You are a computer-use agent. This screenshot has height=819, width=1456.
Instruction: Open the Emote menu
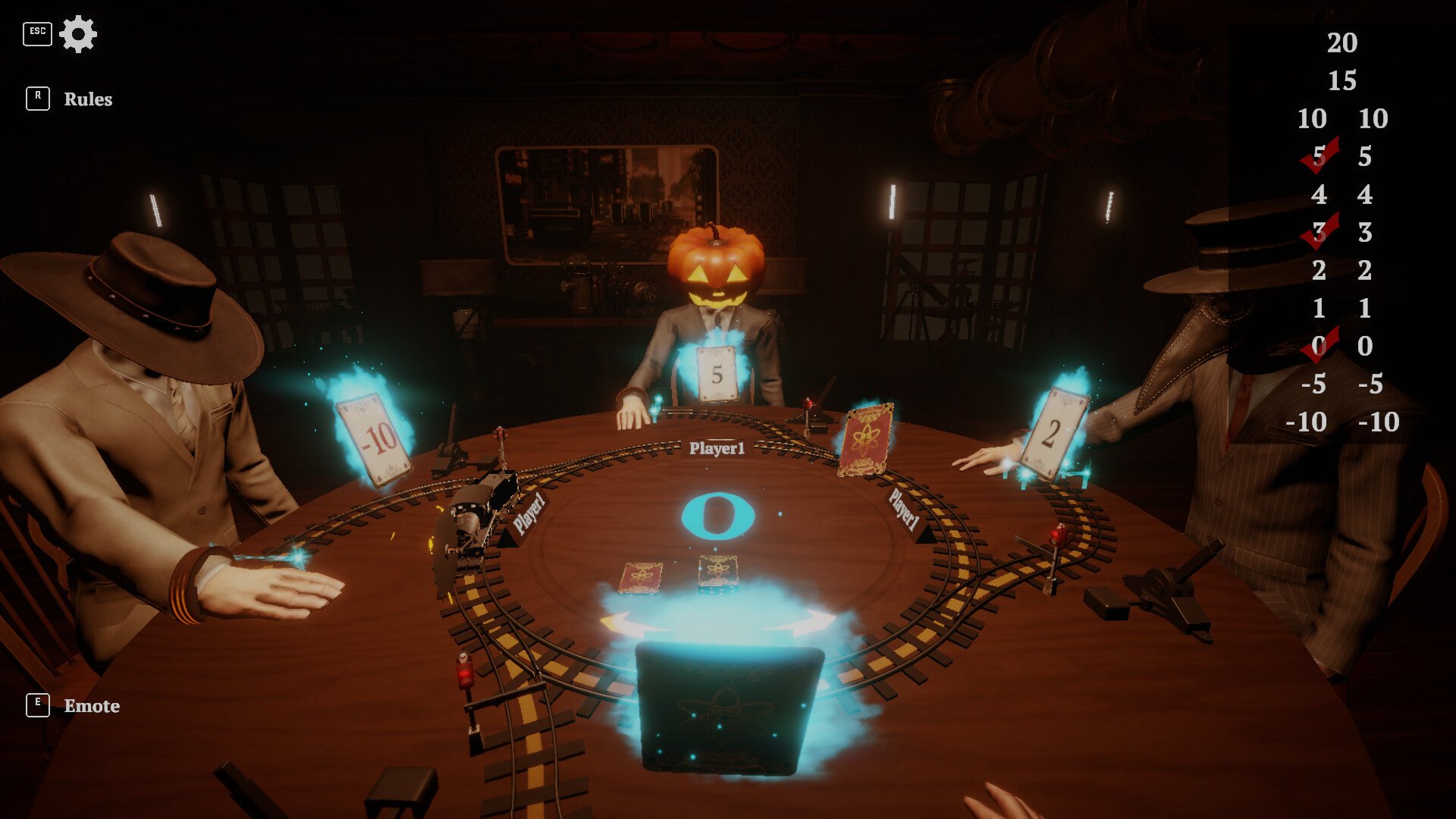pos(92,706)
